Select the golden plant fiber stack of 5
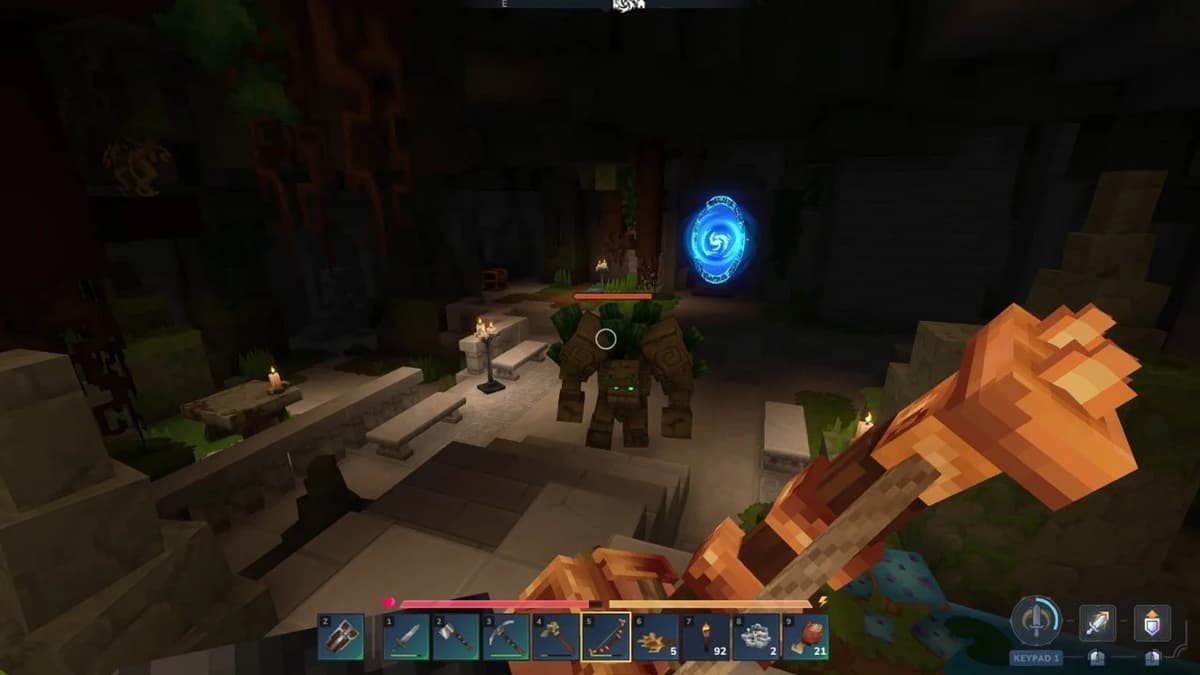The width and height of the screenshot is (1200, 675). [x=656, y=638]
